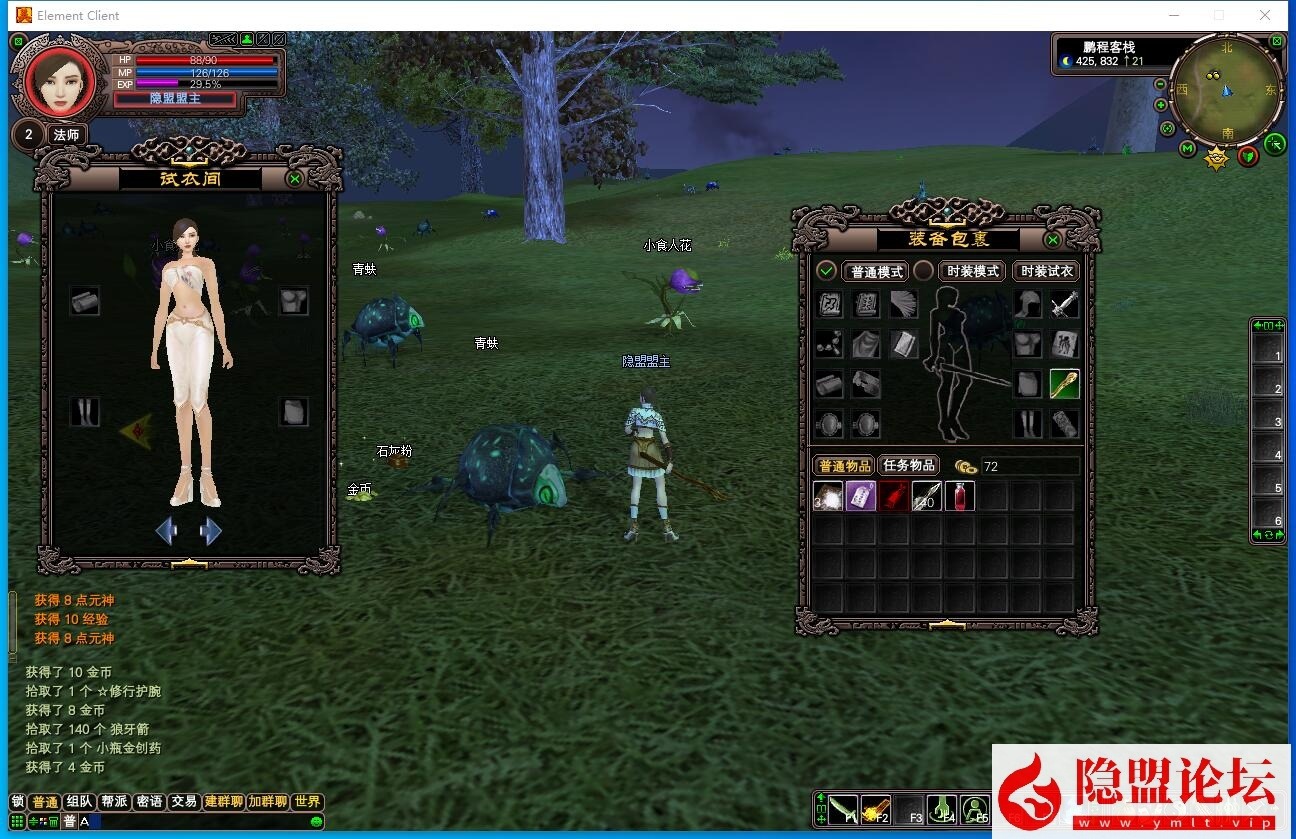Switch to the 任务物品 quest items tab
Viewport: 1296px width, 839px height.
click(911, 464)
